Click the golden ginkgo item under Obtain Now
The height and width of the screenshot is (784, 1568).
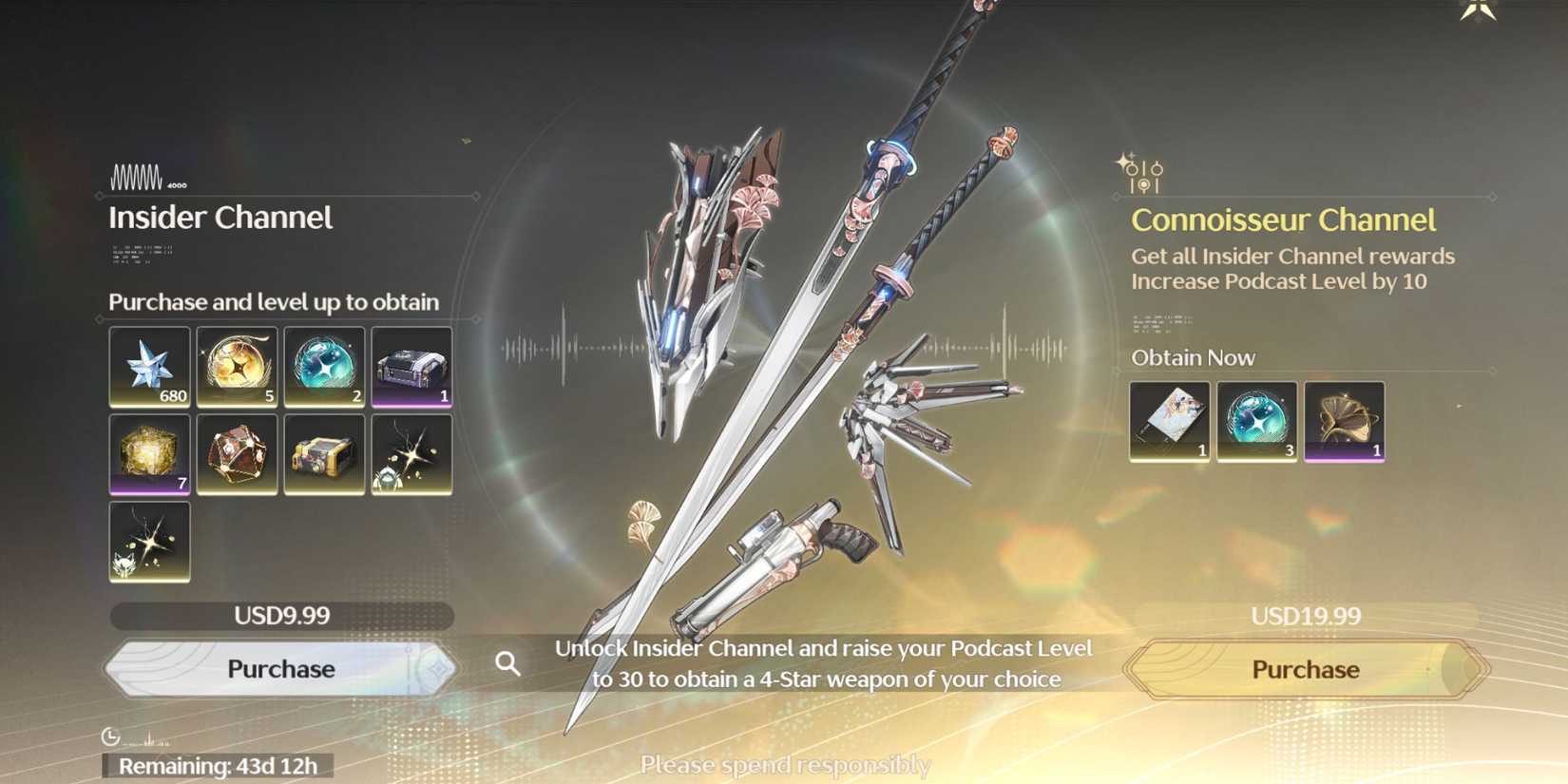coord(1345,421)
